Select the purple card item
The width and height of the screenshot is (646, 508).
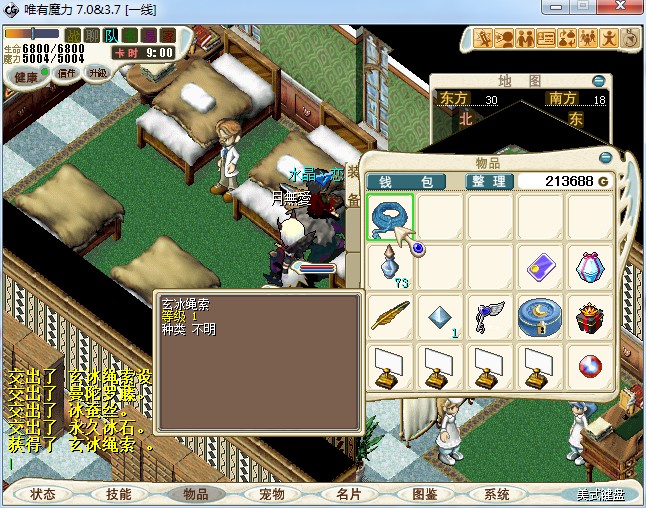tap(541, 267)
